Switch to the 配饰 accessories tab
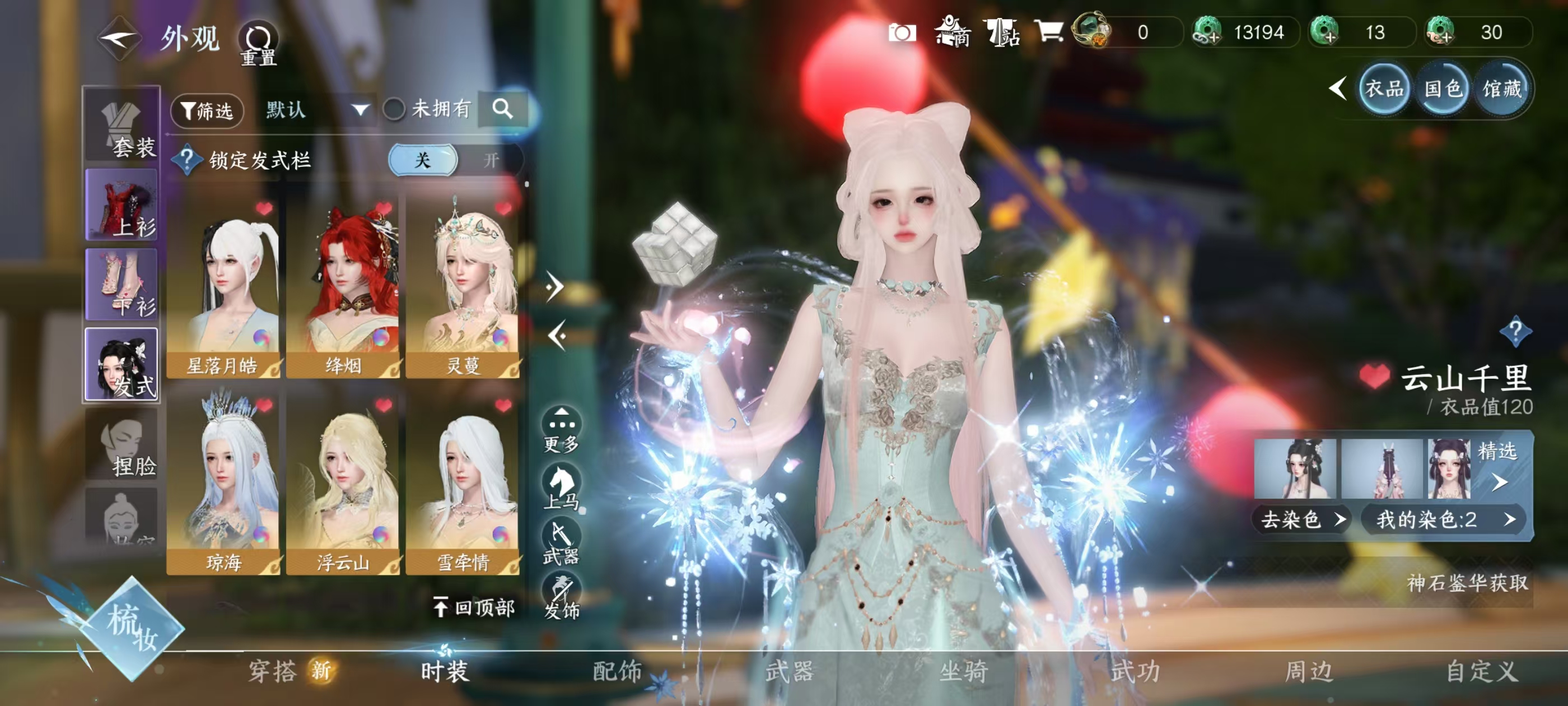 617,671
